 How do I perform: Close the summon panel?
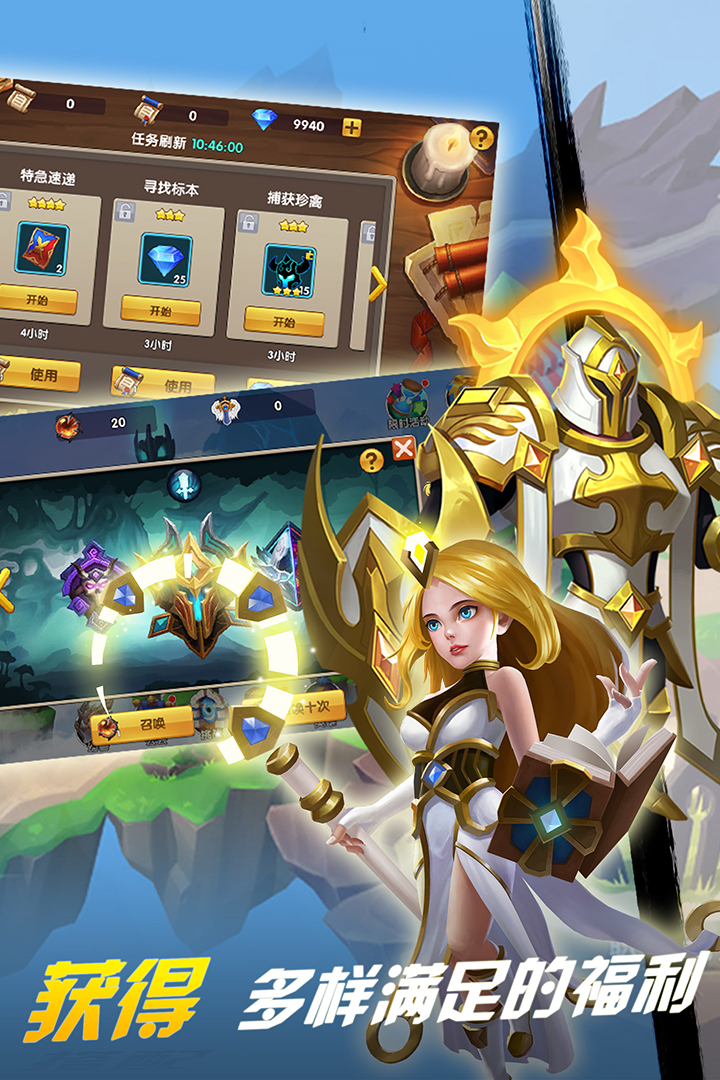[x=403, y=449]
